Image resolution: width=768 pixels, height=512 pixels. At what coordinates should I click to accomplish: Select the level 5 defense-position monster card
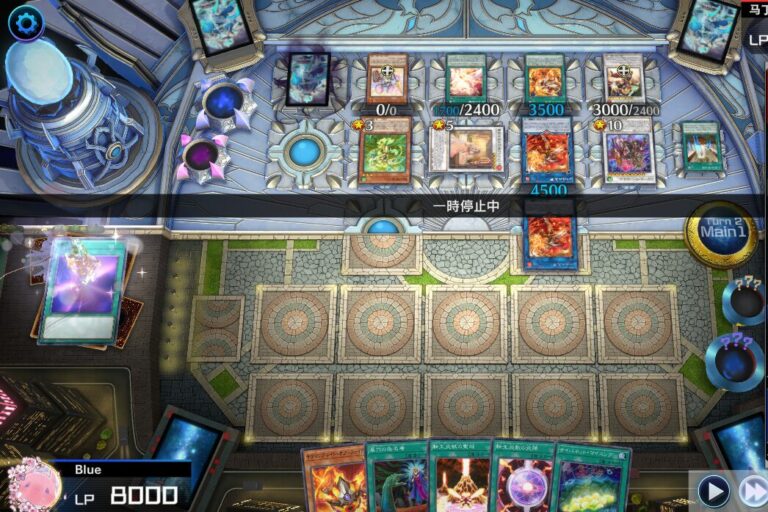[x=466, y=151]
